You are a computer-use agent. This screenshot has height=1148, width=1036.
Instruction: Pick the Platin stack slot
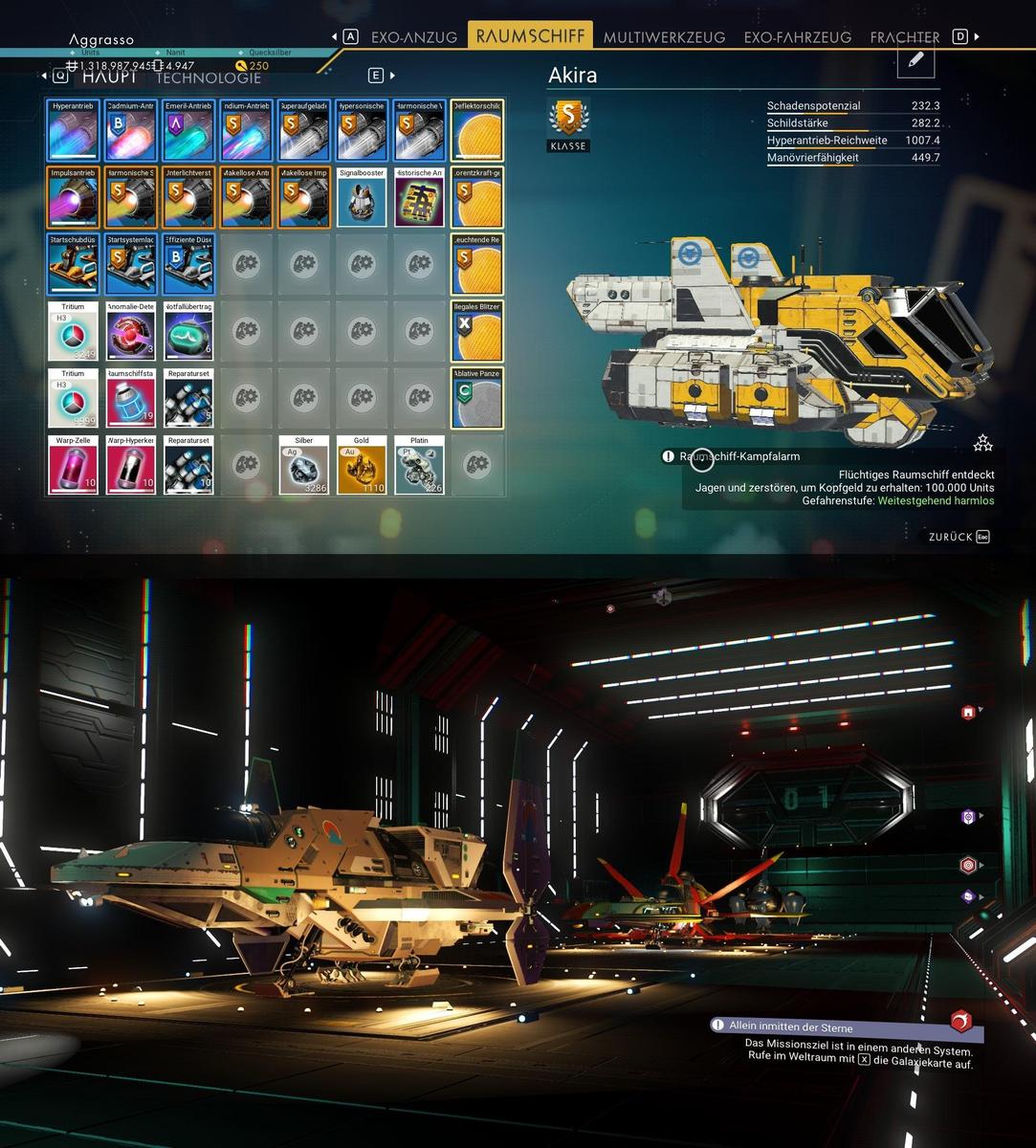pyautogui.click(x=418, y=466)
